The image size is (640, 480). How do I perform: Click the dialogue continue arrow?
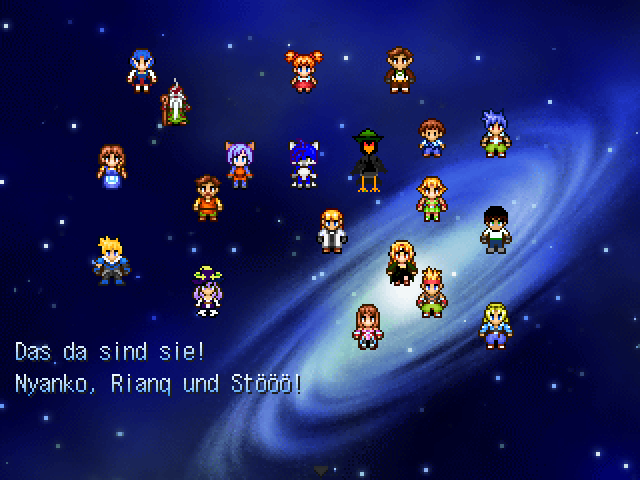pos(320,469)
